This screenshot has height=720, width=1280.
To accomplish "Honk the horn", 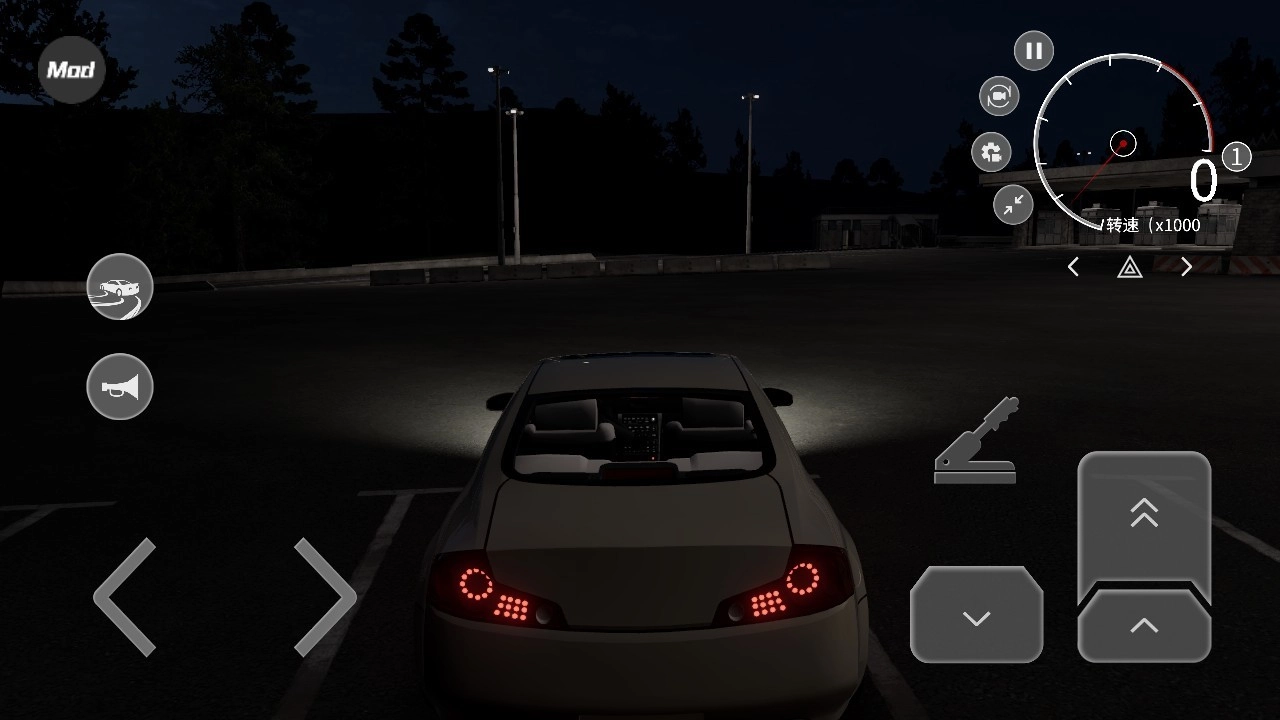I will (120, 387).
